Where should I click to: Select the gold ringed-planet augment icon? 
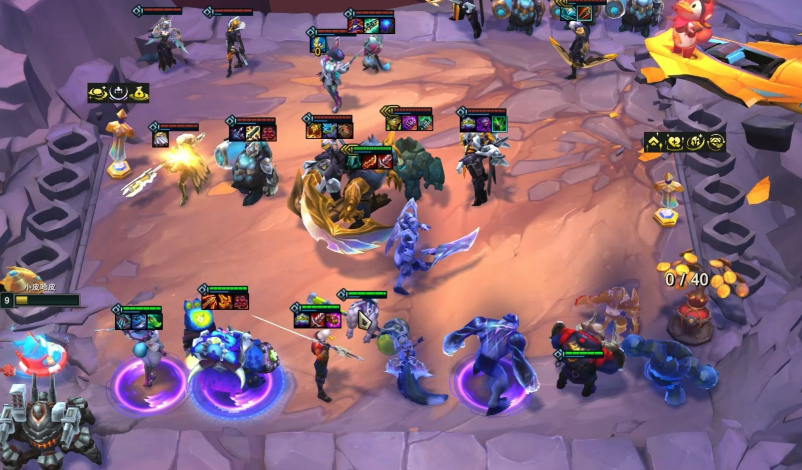click(98, 92)
